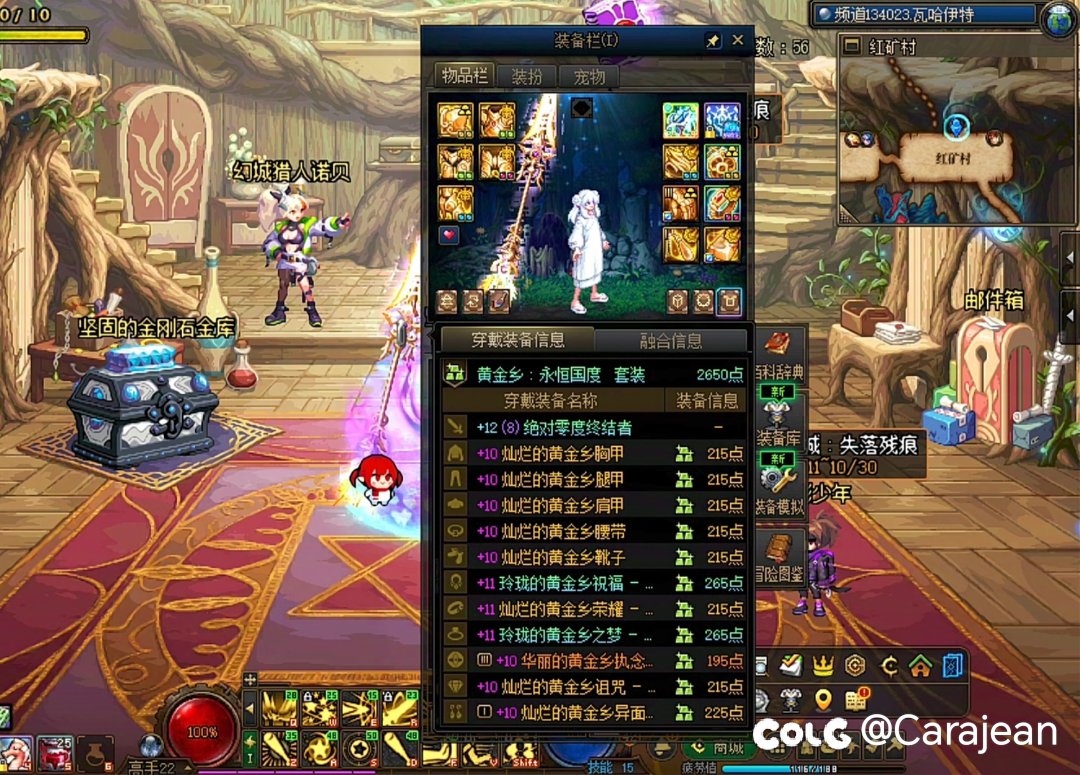
Task: Open the 装备库 menu
Action: [x=778, y=424]
